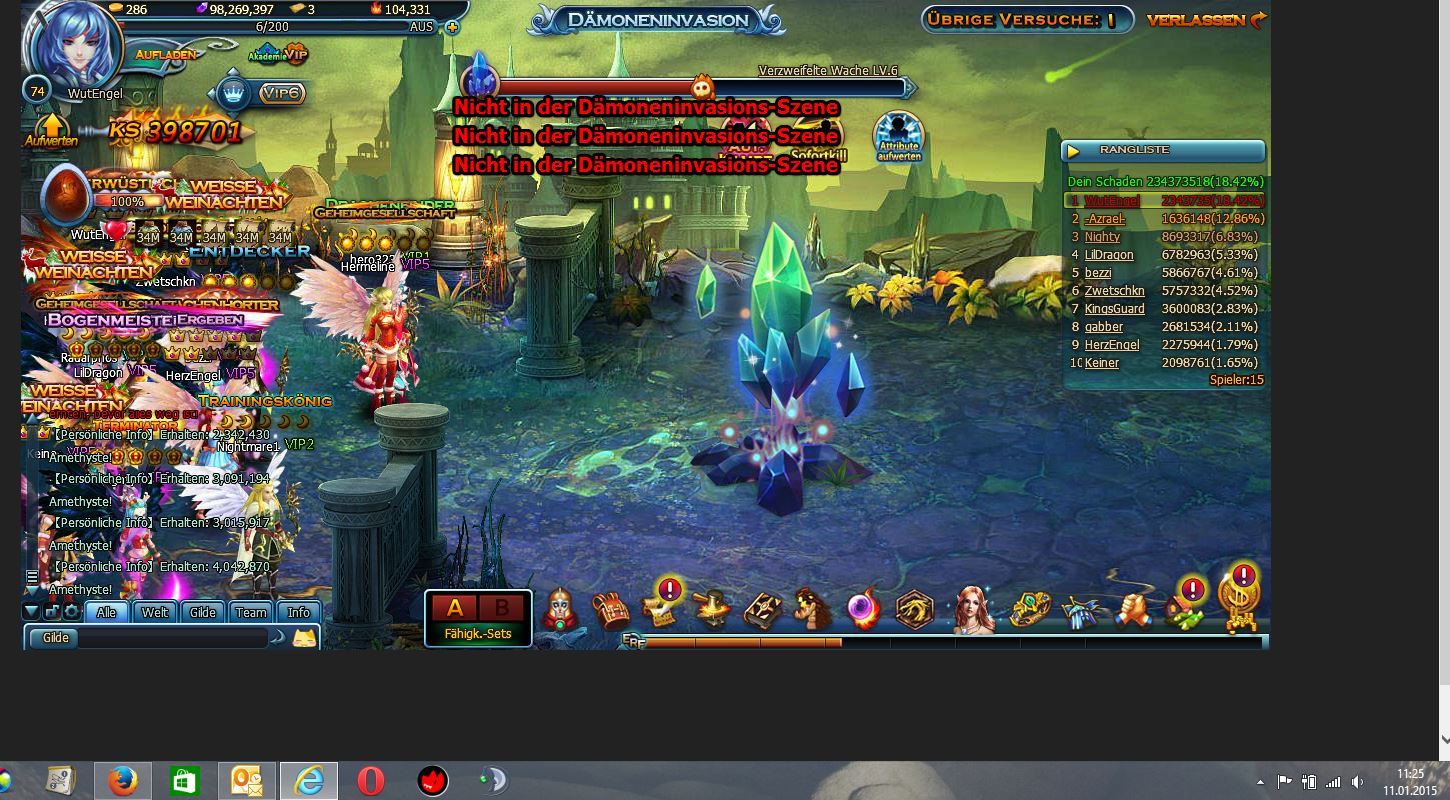This screenshot has height=800, width=1450.
Task: Switch chat to the Team tab
Action: (x=251, y=612)
